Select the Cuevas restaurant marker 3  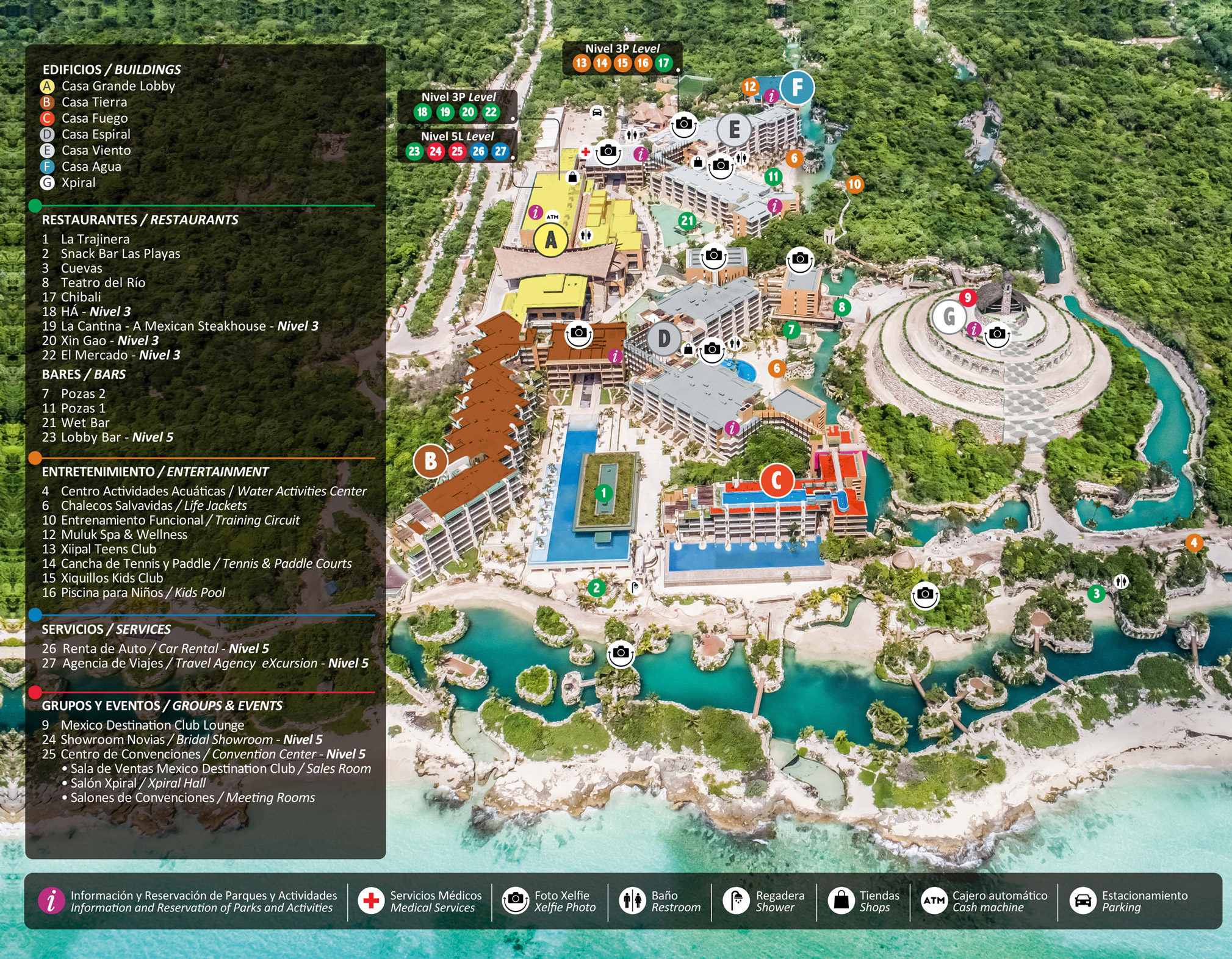tap(1096, 593)
